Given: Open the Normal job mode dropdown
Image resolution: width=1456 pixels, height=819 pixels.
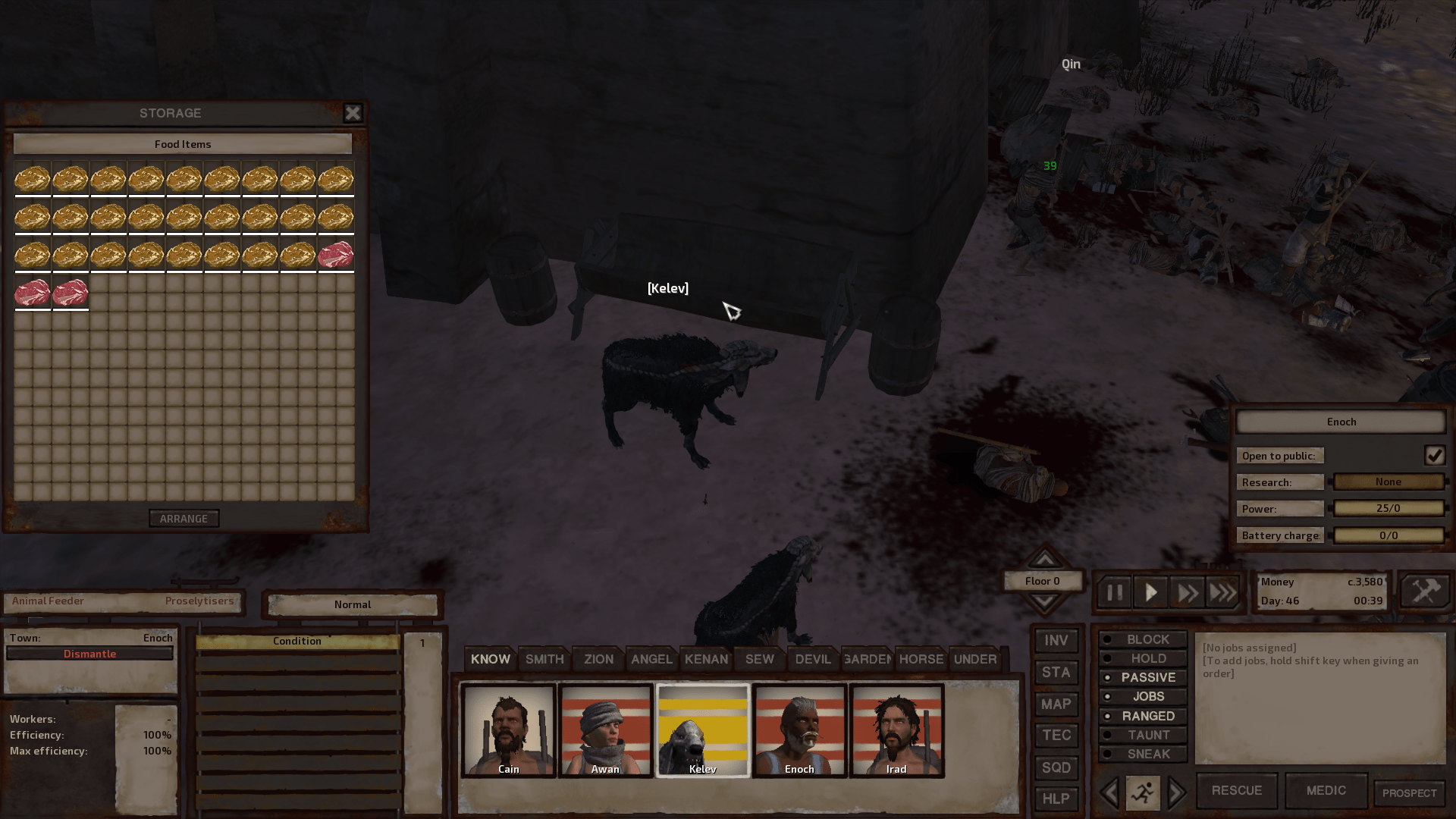Looking at the screenshot, I should tap(351, 604).
